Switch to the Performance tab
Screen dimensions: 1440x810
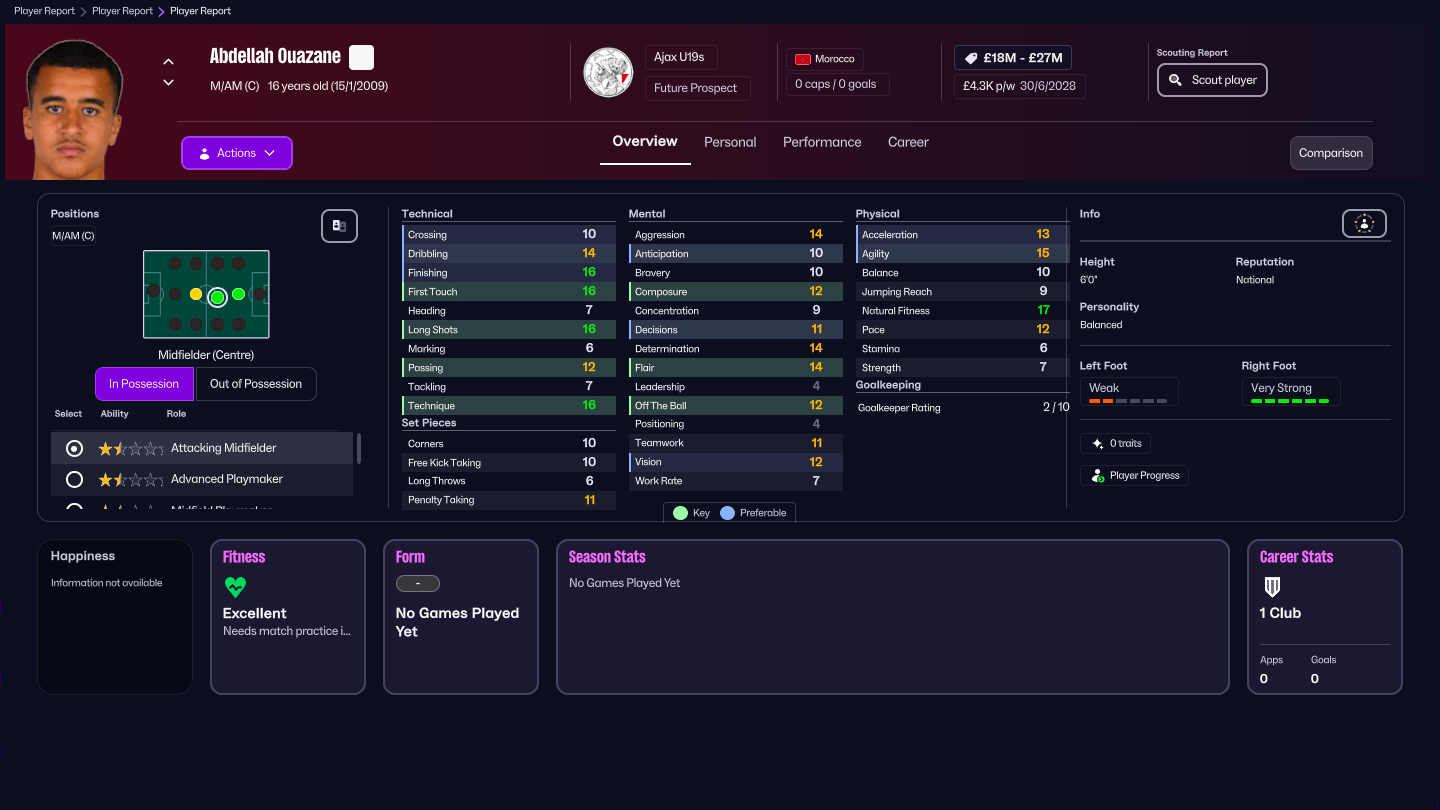pyautogui.click(x=822, y=142)
